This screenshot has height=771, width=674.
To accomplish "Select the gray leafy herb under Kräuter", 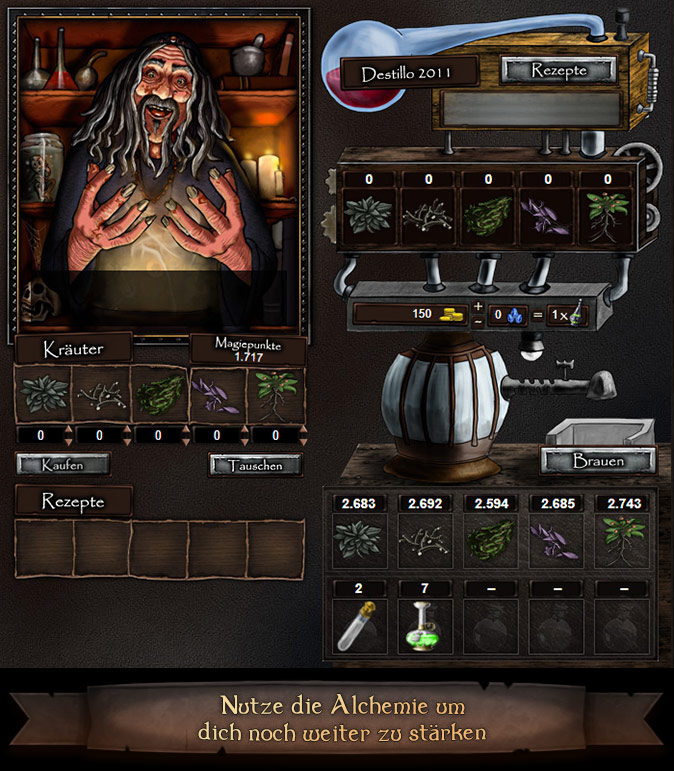I will (43, 395).
